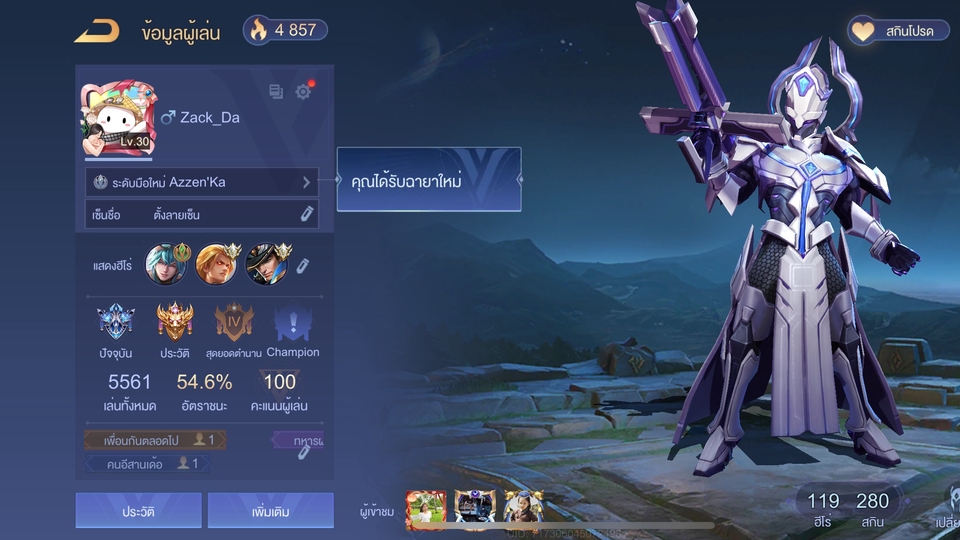Image resolution: width=960 pixels, height=540 pixels.
Task: Click the ประวัติ button at the bottom
Action: [x=138, y=511]
